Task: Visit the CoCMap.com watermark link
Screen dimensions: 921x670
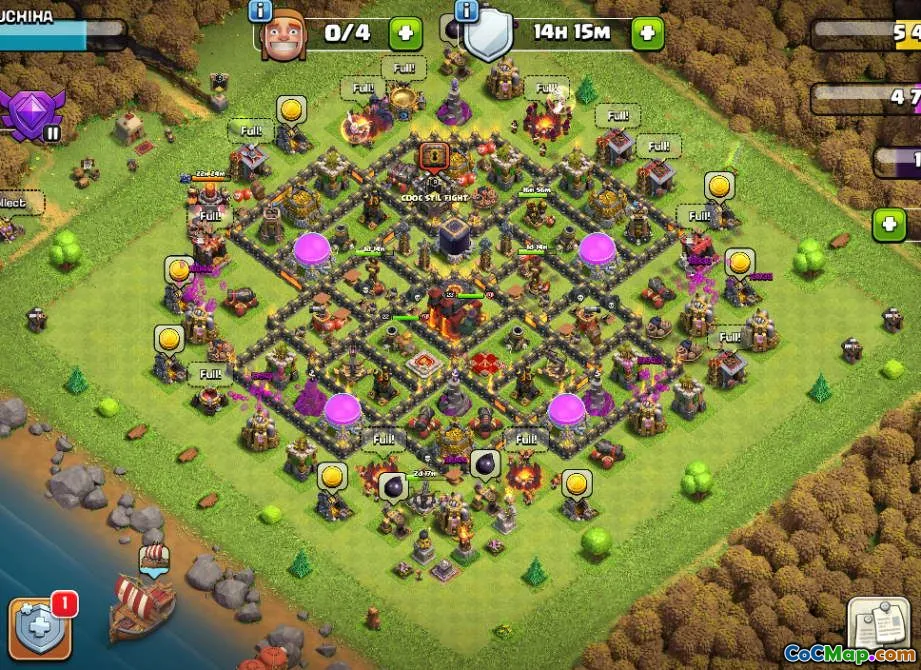Action: point(848,654)
